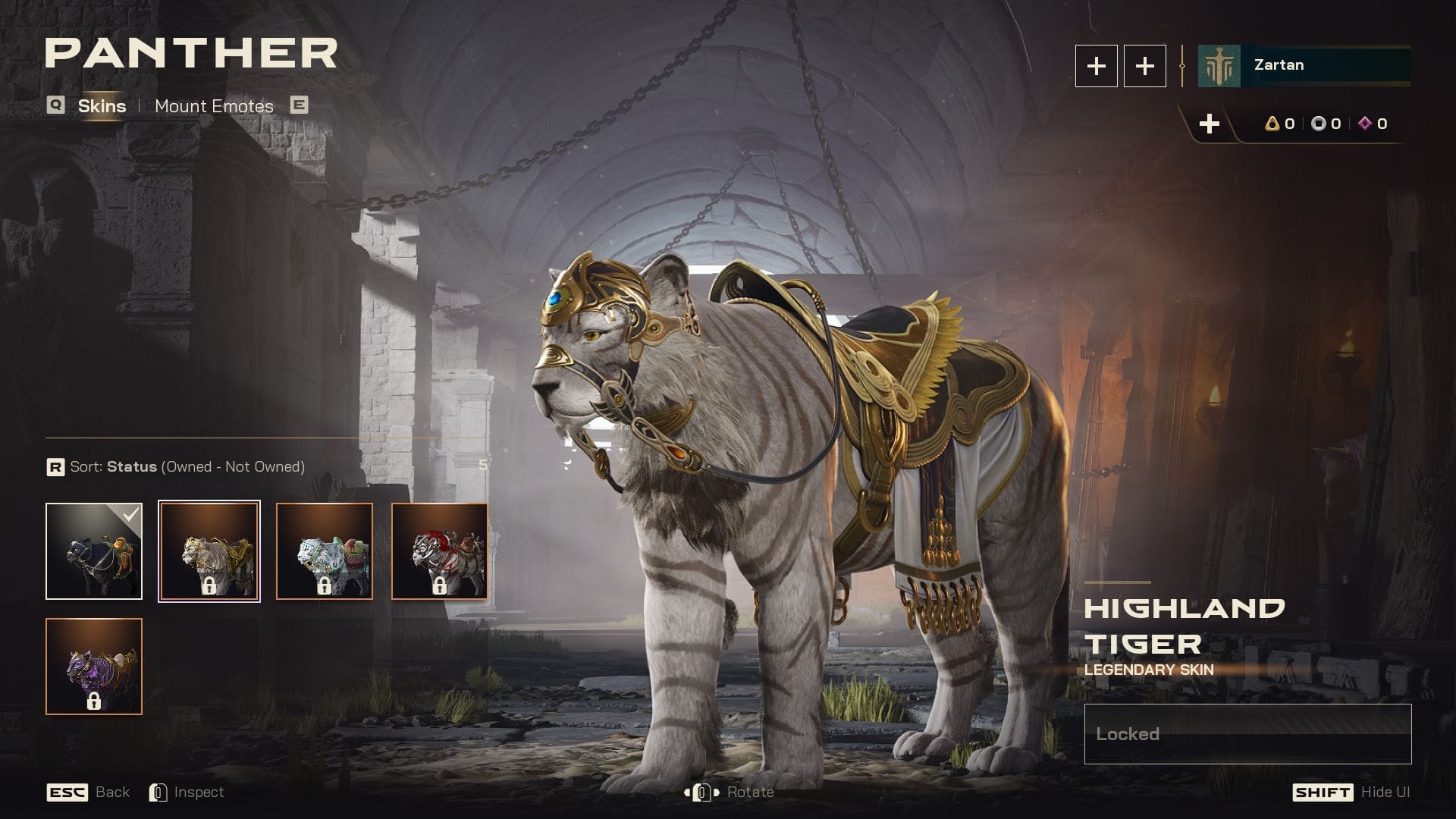Screen dimensions: 1456x819
Task: Add currency with the plus button
Action: click(1210, 124)
